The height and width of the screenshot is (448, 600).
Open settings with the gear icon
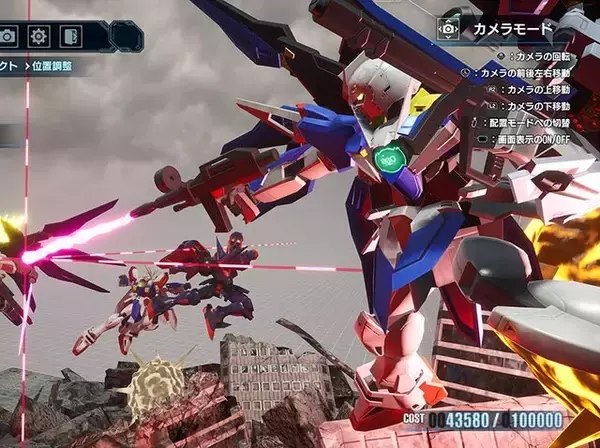coord(39,36)
